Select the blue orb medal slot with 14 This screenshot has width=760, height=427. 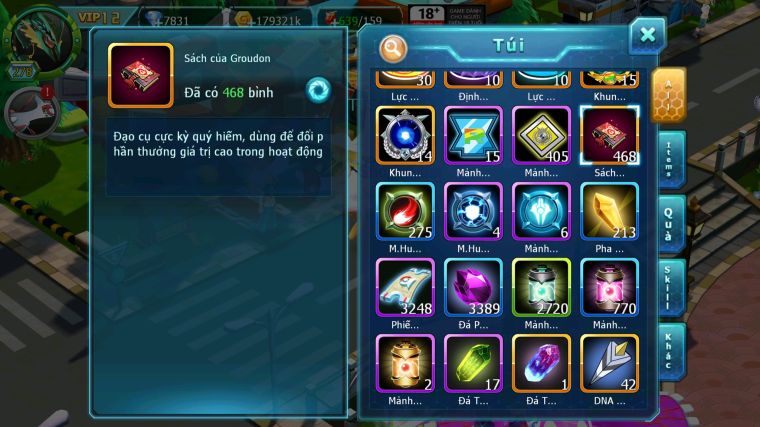(x=405, y=134)
